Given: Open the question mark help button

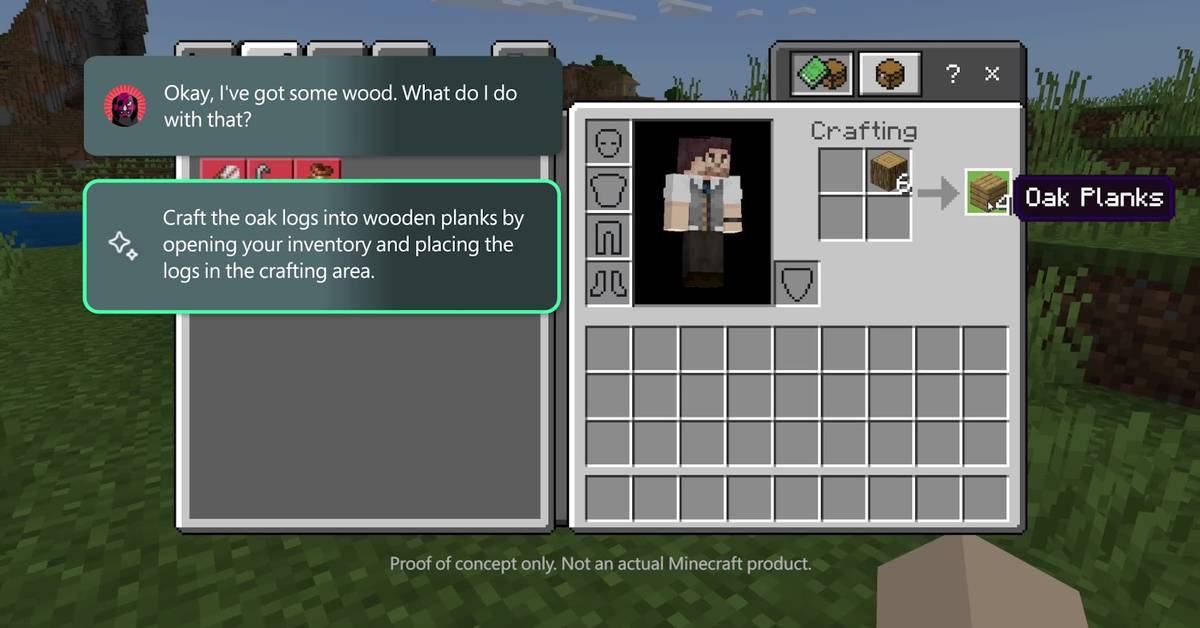Looking at the screenshot, I should (953, 74).
